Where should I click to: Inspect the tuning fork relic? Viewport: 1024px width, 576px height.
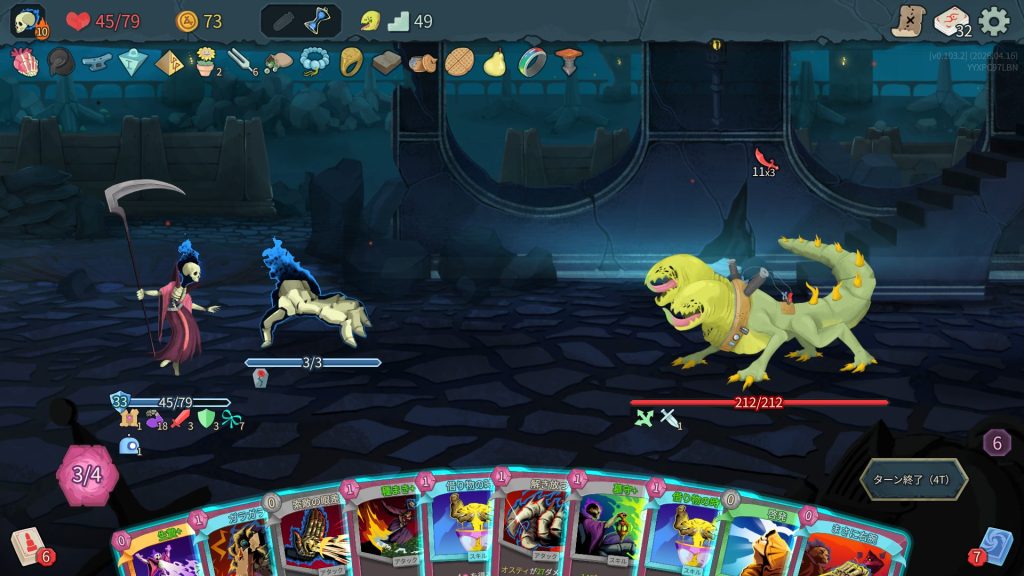pos(240,63)
